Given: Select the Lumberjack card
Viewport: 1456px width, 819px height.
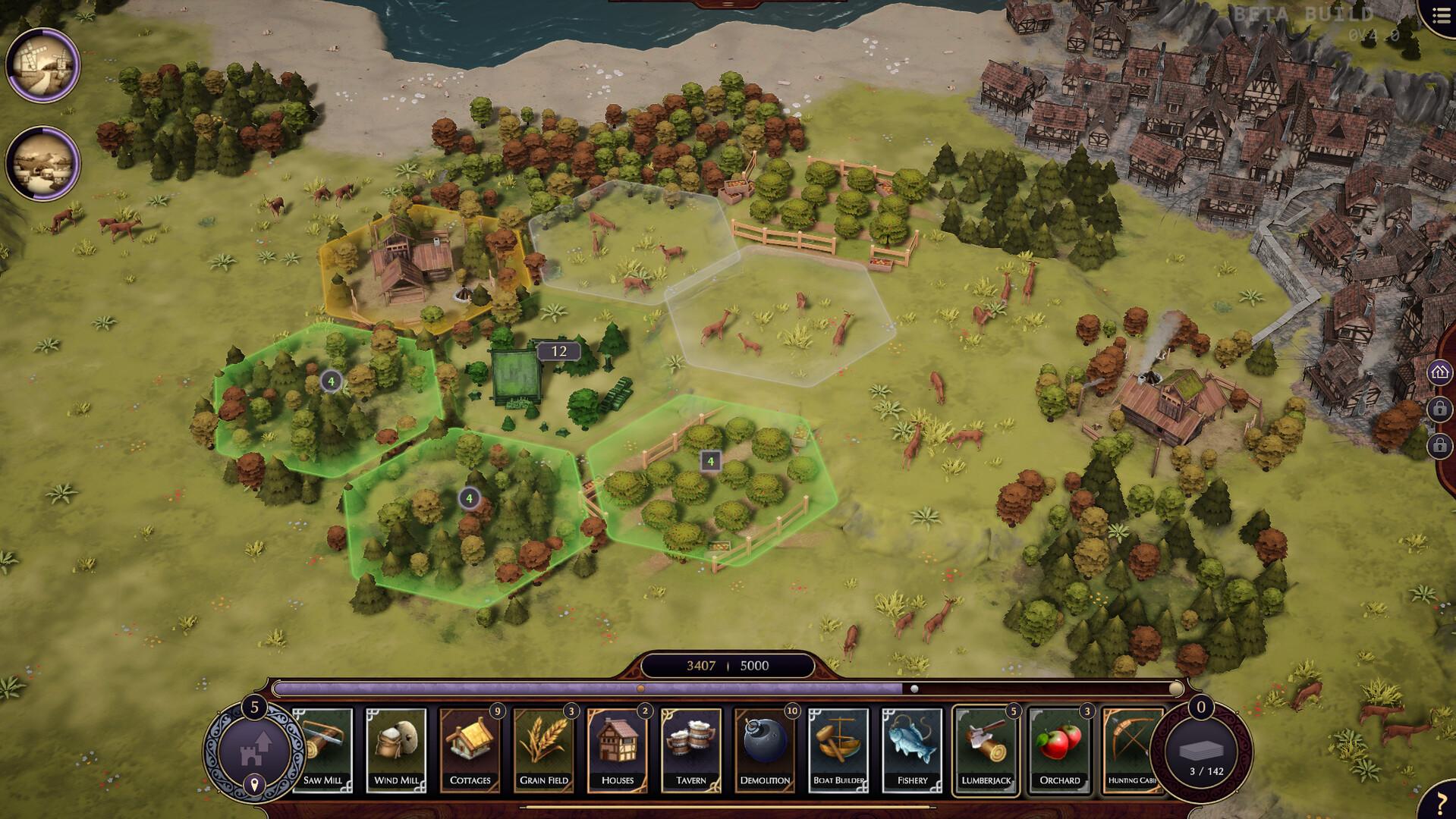Looking at the screenshot, I should pyautogui.click(x=986, y=750).
